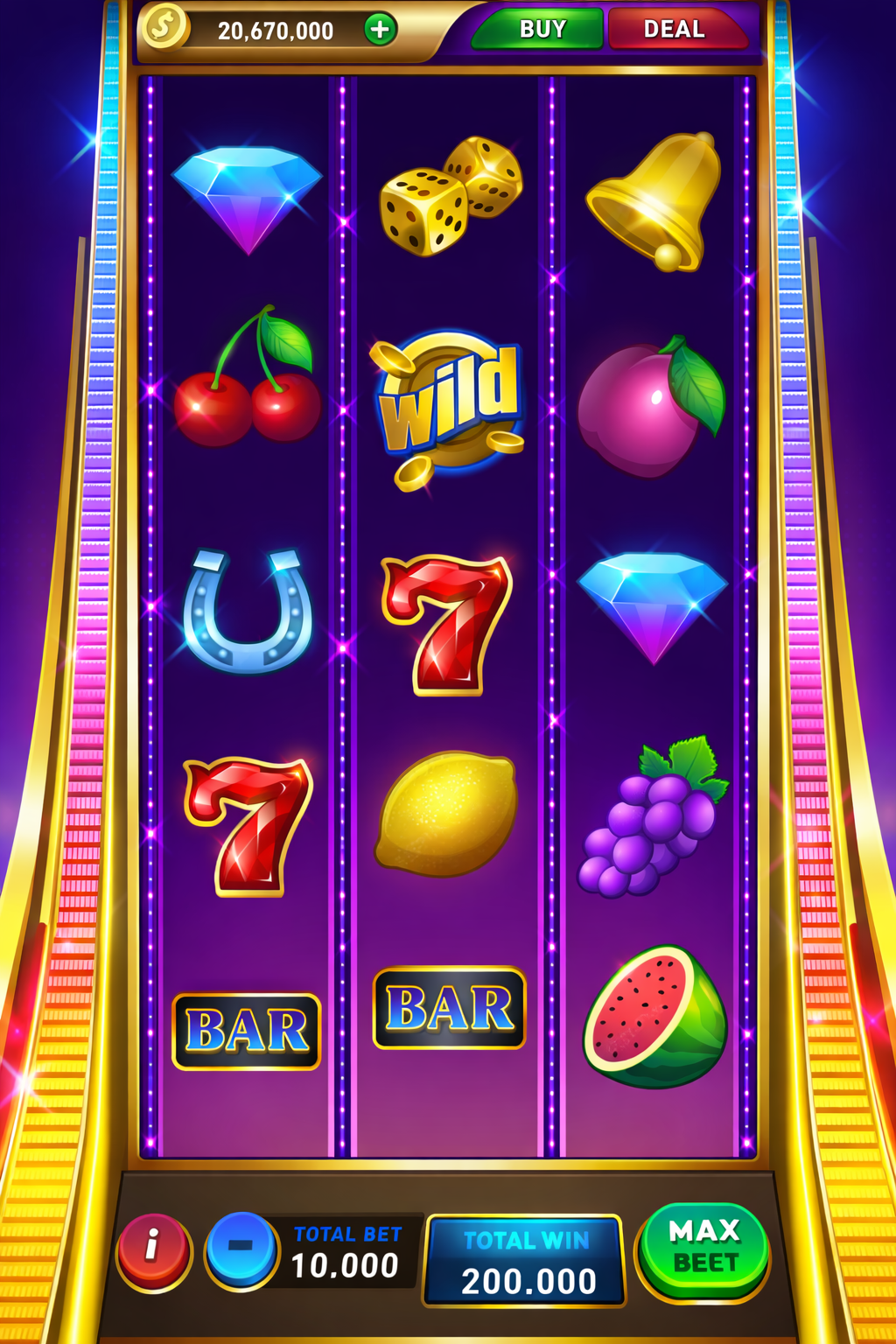Show the red info button
The height and width of the screenshot is (1344, 896).
pyautogui.click(x=153, y=1249)
